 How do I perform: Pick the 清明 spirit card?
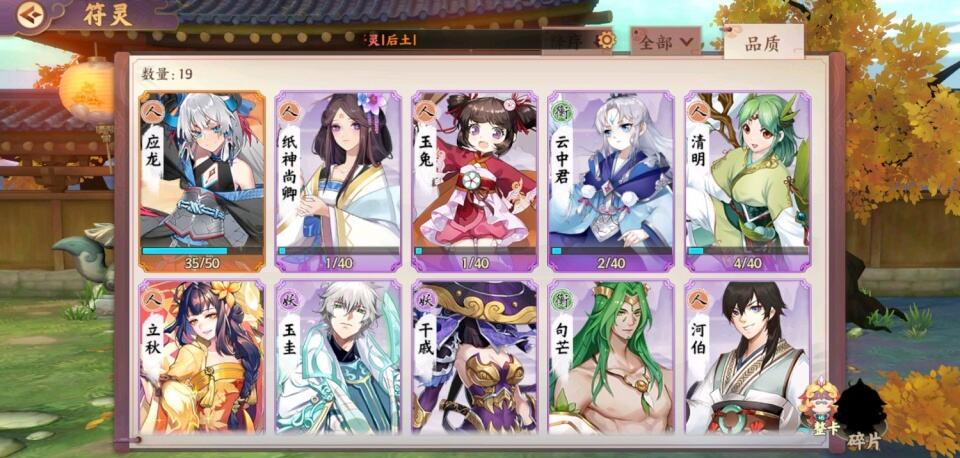tap(747, 181)
